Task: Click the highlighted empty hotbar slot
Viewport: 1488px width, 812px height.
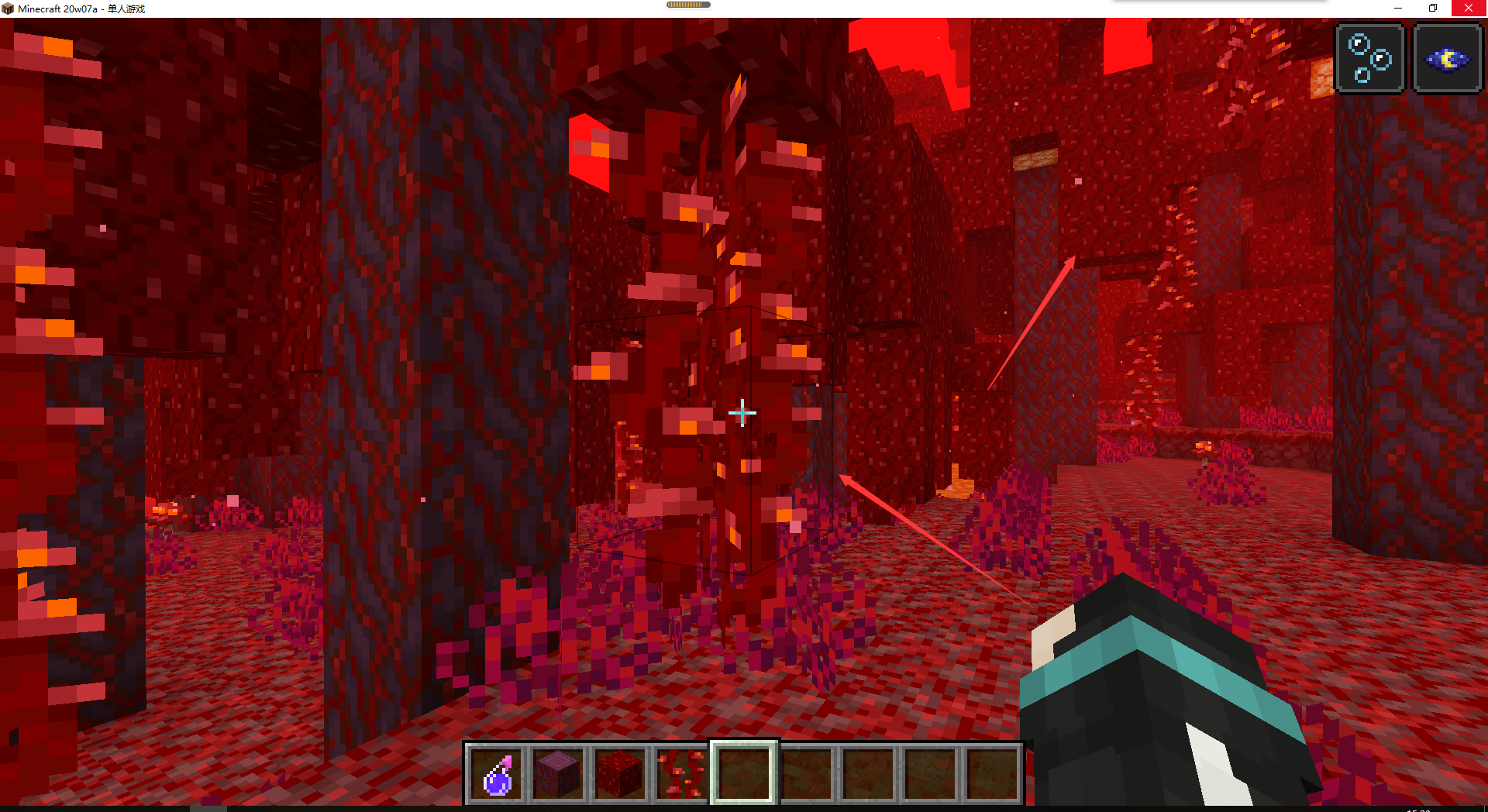Action: click(x=744, y=773)
